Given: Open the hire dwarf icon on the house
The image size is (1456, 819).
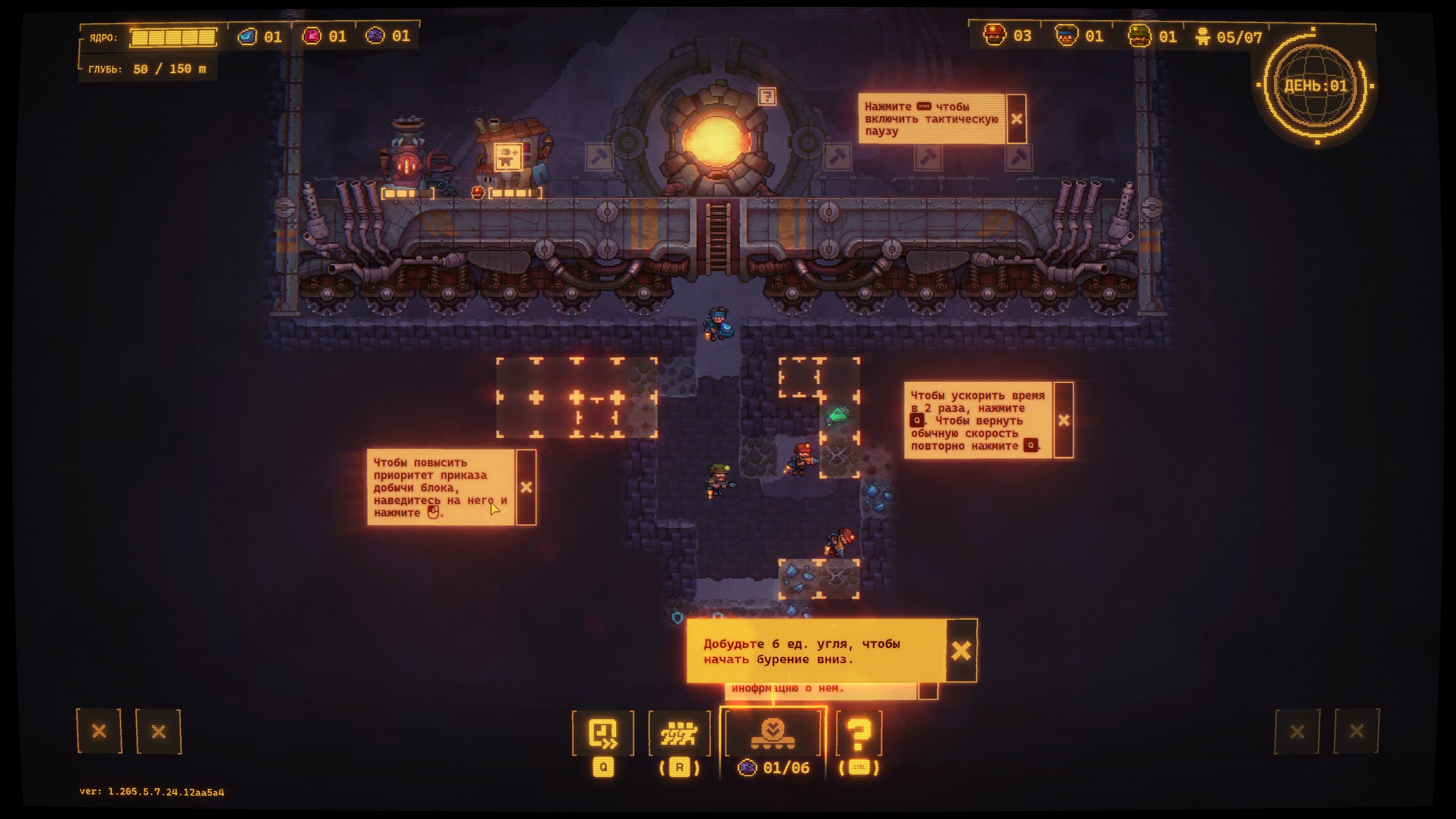Looking at the screenshot, I should 508,157.
